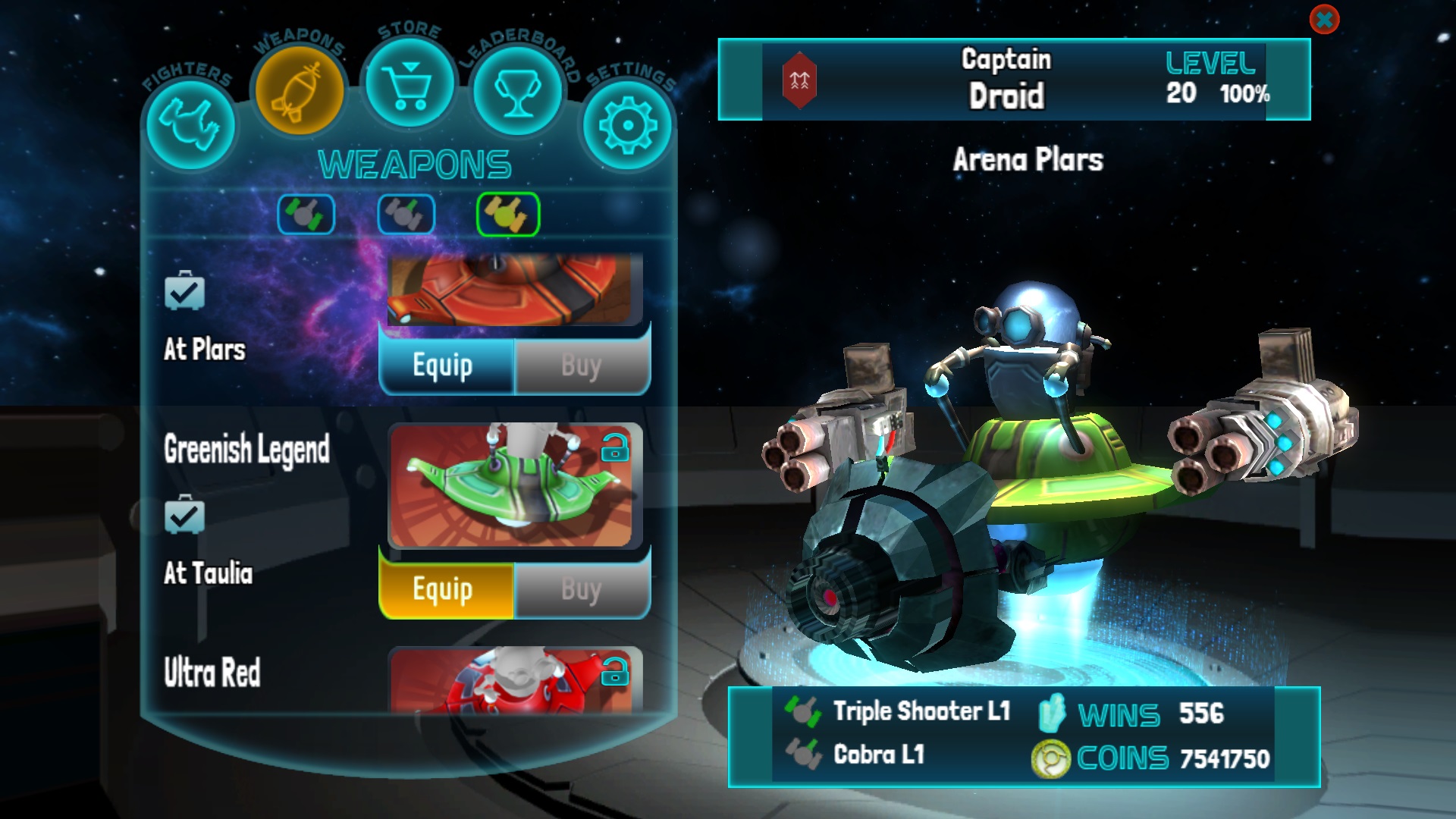Click the coins icon beside the coin total
The width and height of the screenshot is (1456, 819).
pyautogui.click(x=1050, y=755)
